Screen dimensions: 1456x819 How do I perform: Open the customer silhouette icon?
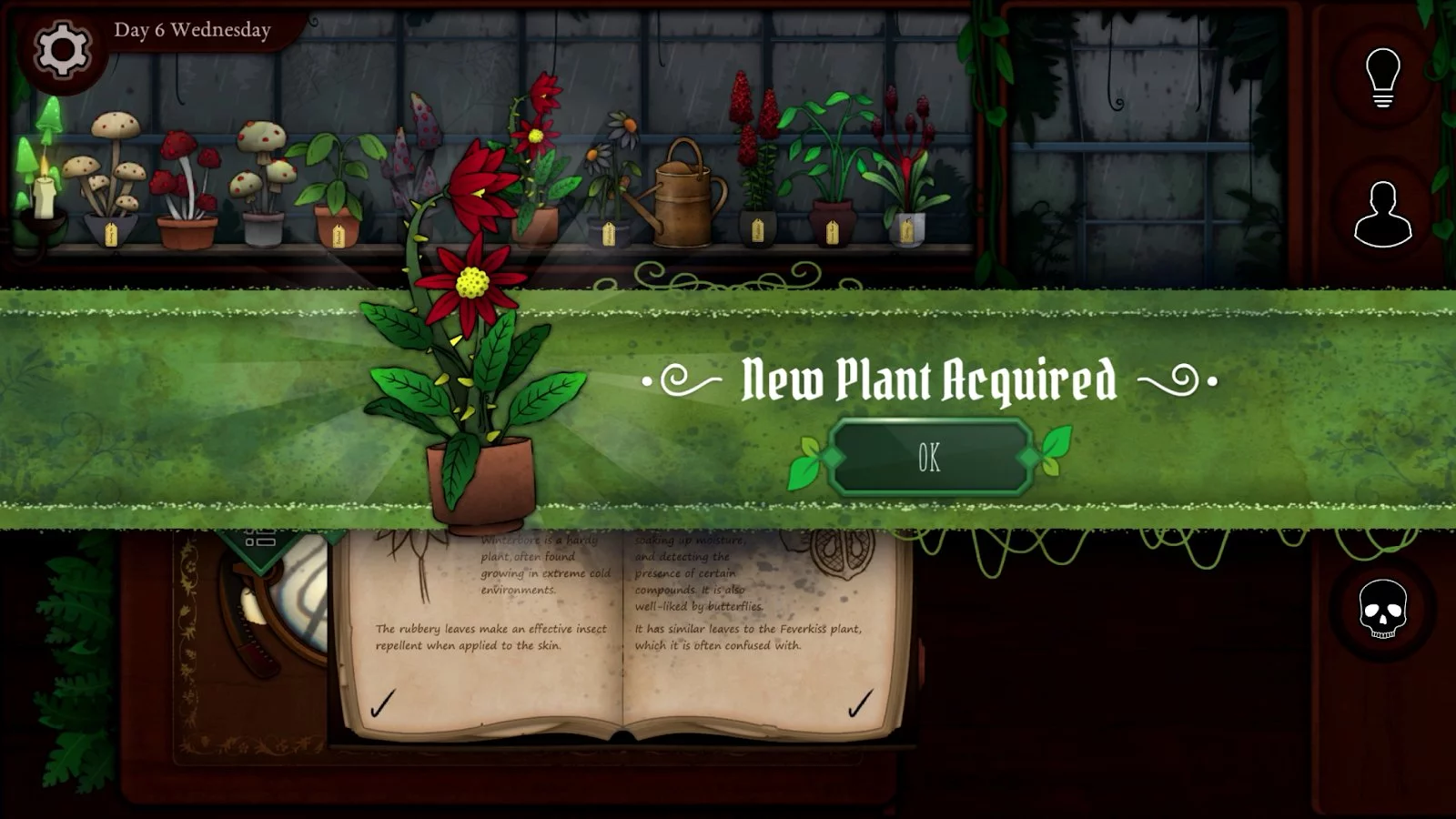[x=1382, y=215]
